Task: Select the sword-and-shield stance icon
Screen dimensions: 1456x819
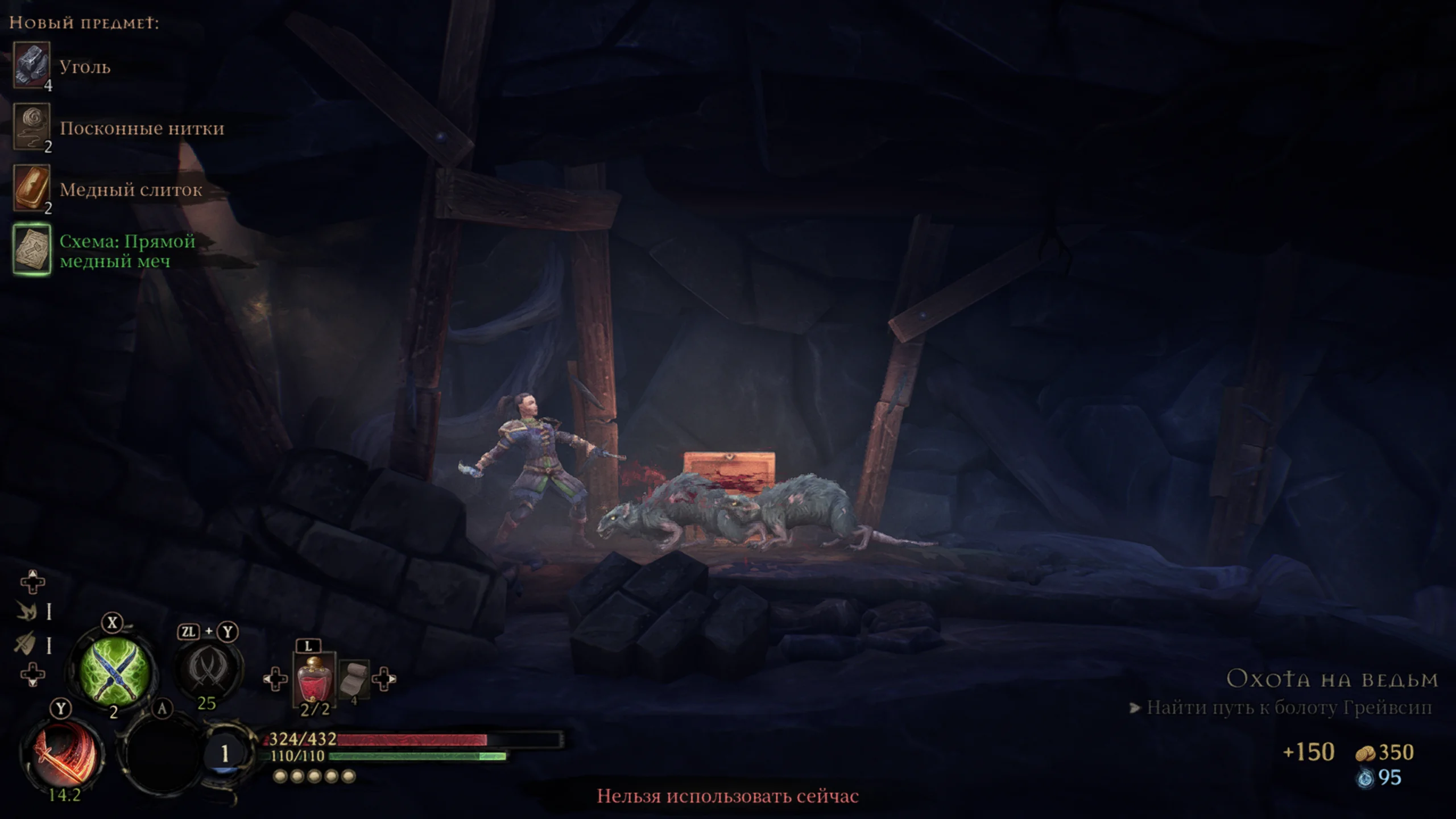Action: pos(26,643)
